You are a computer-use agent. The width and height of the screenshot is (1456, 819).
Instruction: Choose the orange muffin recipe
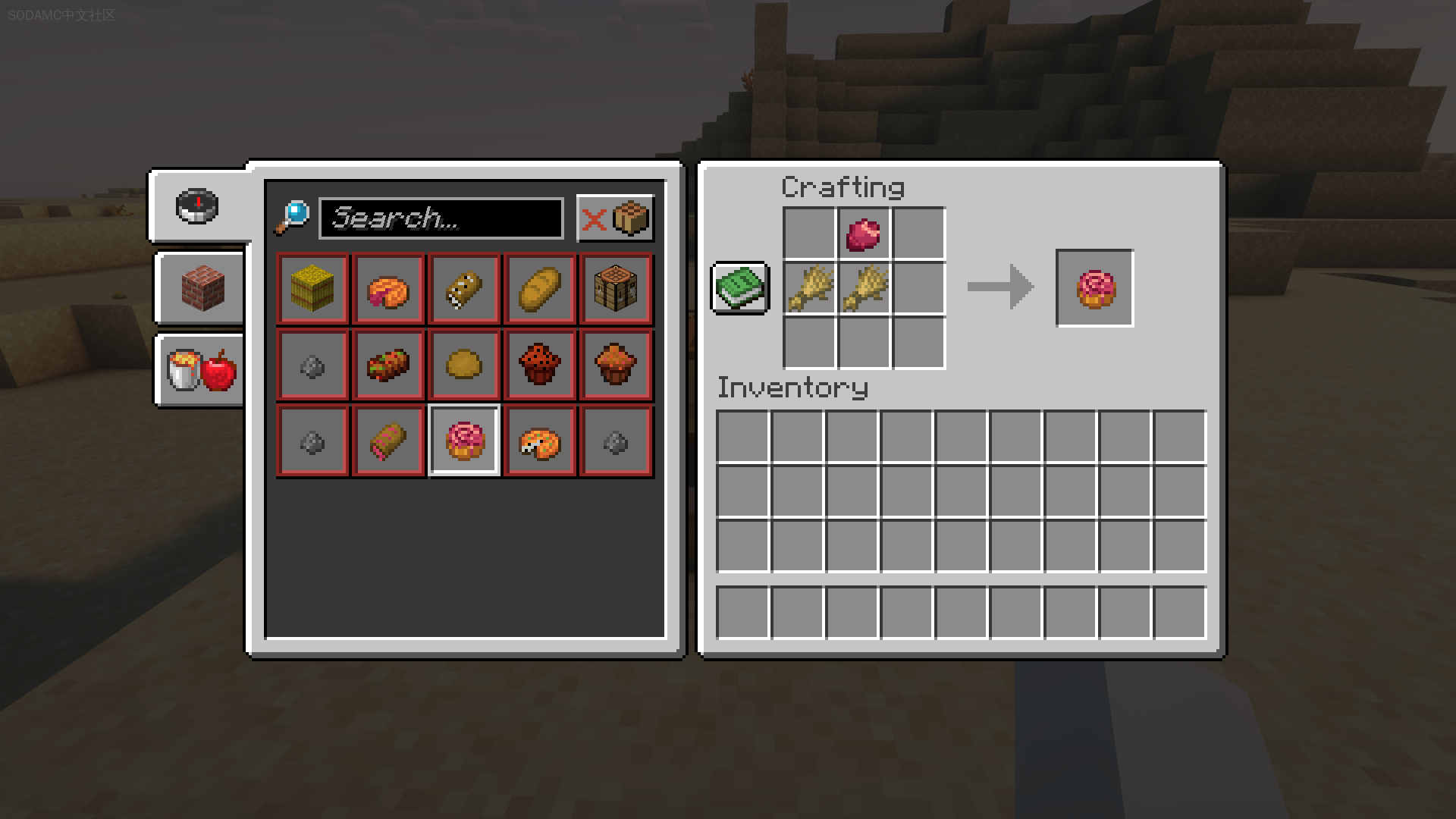pos(616,365)
